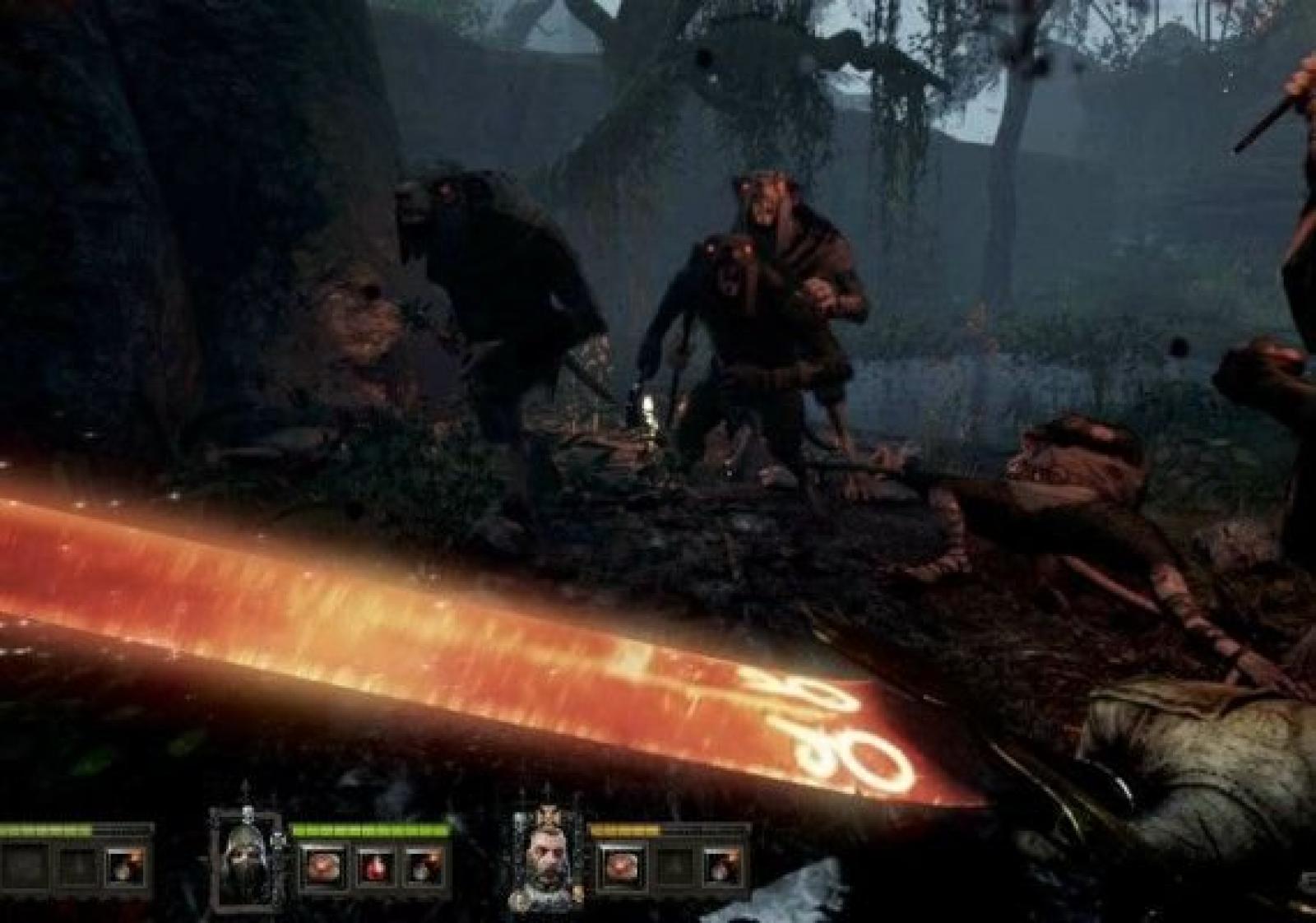Select the dwarf's empty potion slot
Viewport: 1316px width, 923px height.
(673, 866)
